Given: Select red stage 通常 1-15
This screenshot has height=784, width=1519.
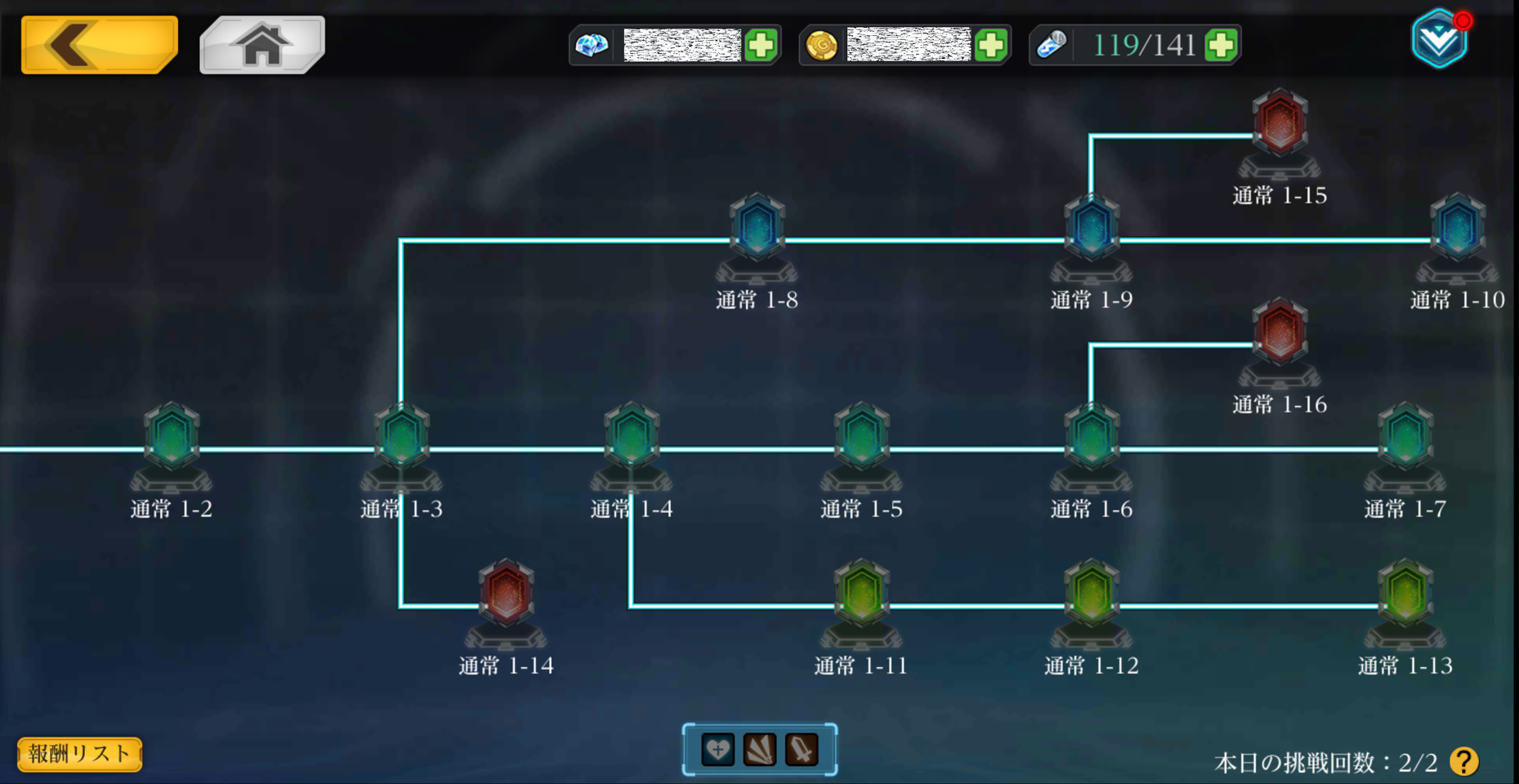Looking at the screenshot, I should [x=1280, y=123].
